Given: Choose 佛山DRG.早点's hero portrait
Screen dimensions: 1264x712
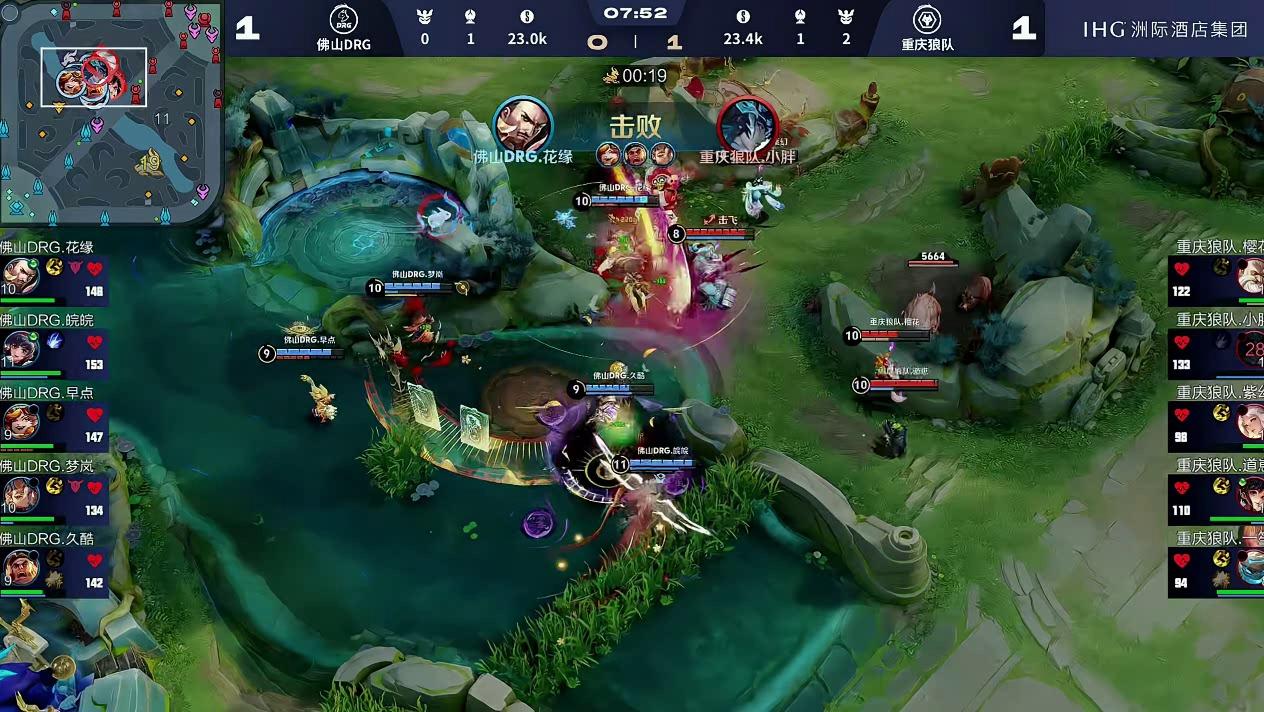Looking at the screenshot, I should (20, 422).
